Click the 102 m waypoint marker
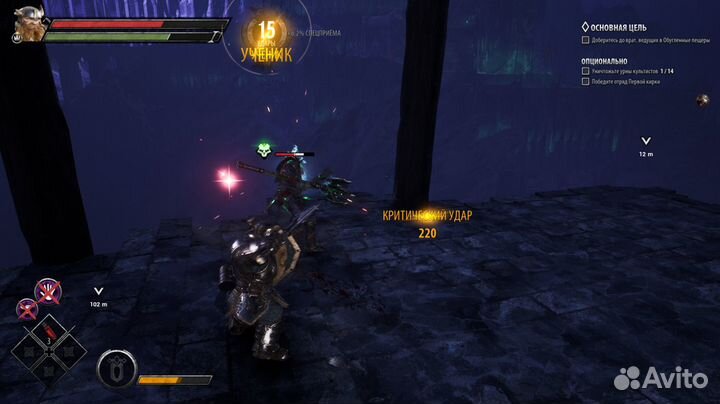This screenshot has width=720, height=404. [98, 292]
